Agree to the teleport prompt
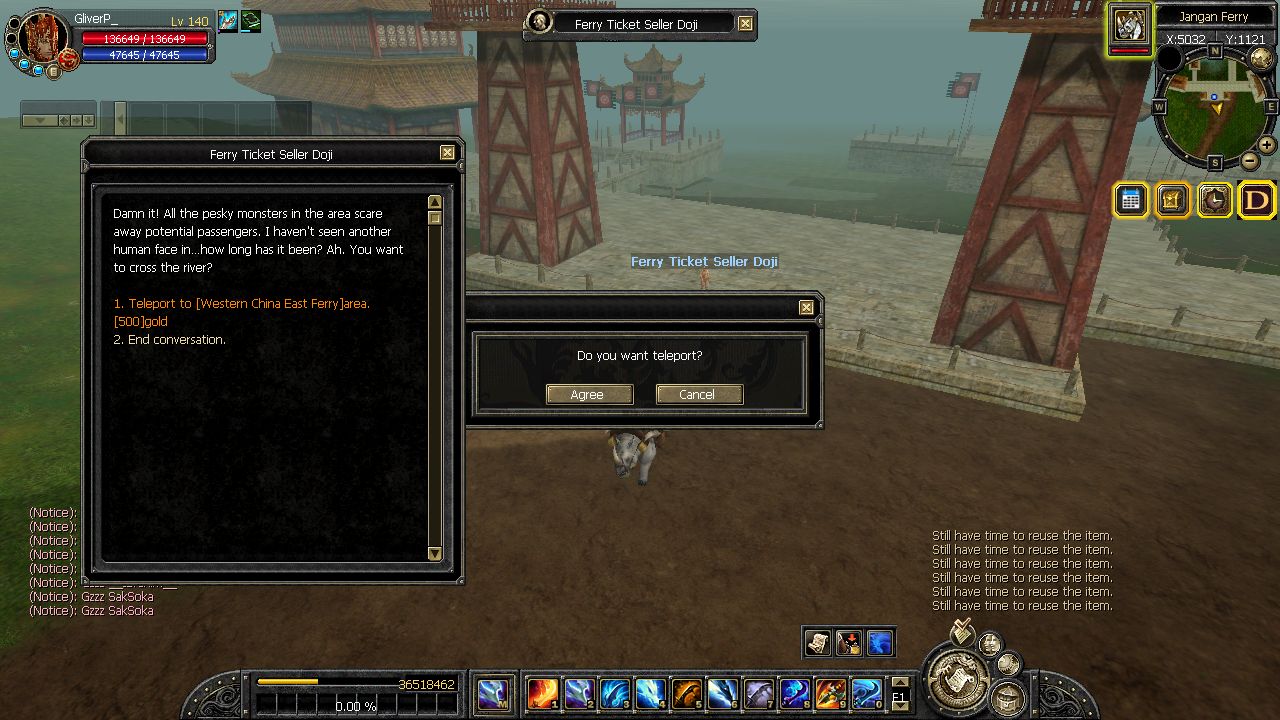Image resolution: width=1280 pixels, height=720 pixels. (x=589, y=394)
